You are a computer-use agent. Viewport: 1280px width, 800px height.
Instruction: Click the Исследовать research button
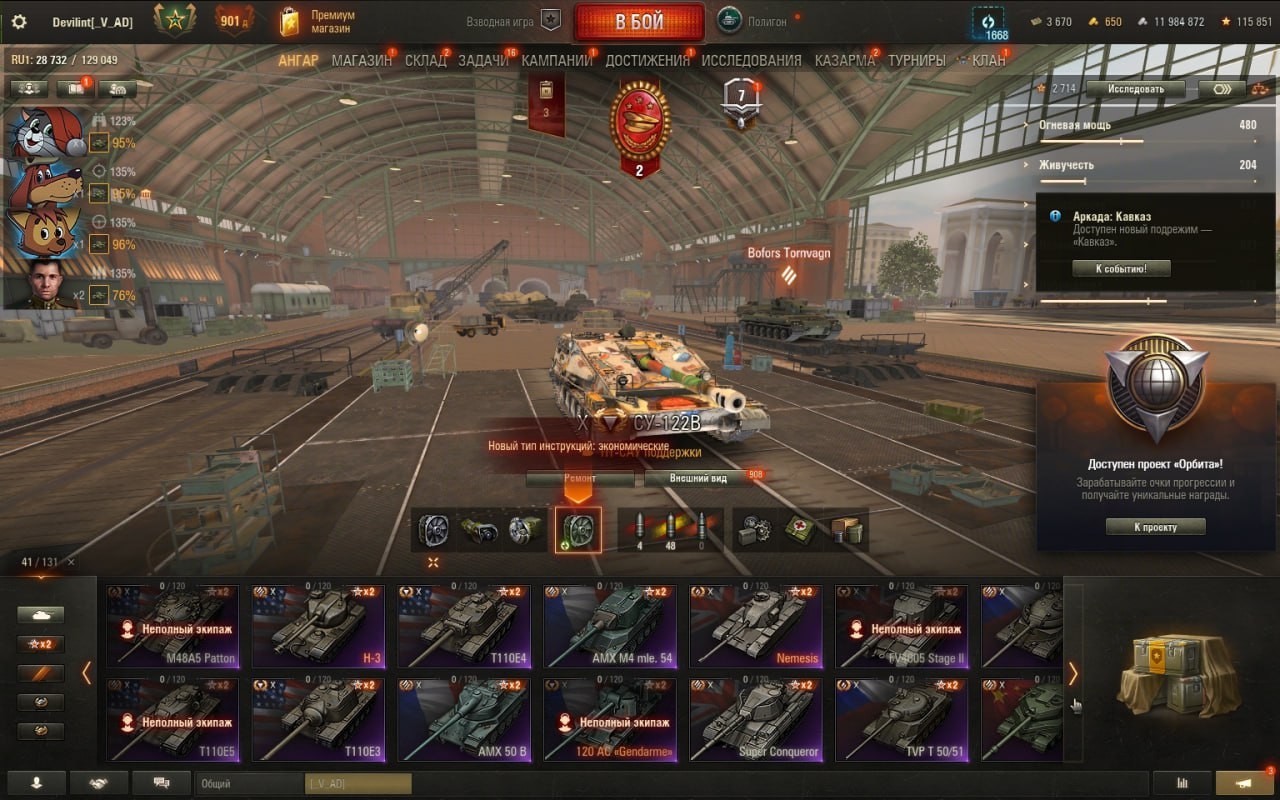[x=1135, y=89]
